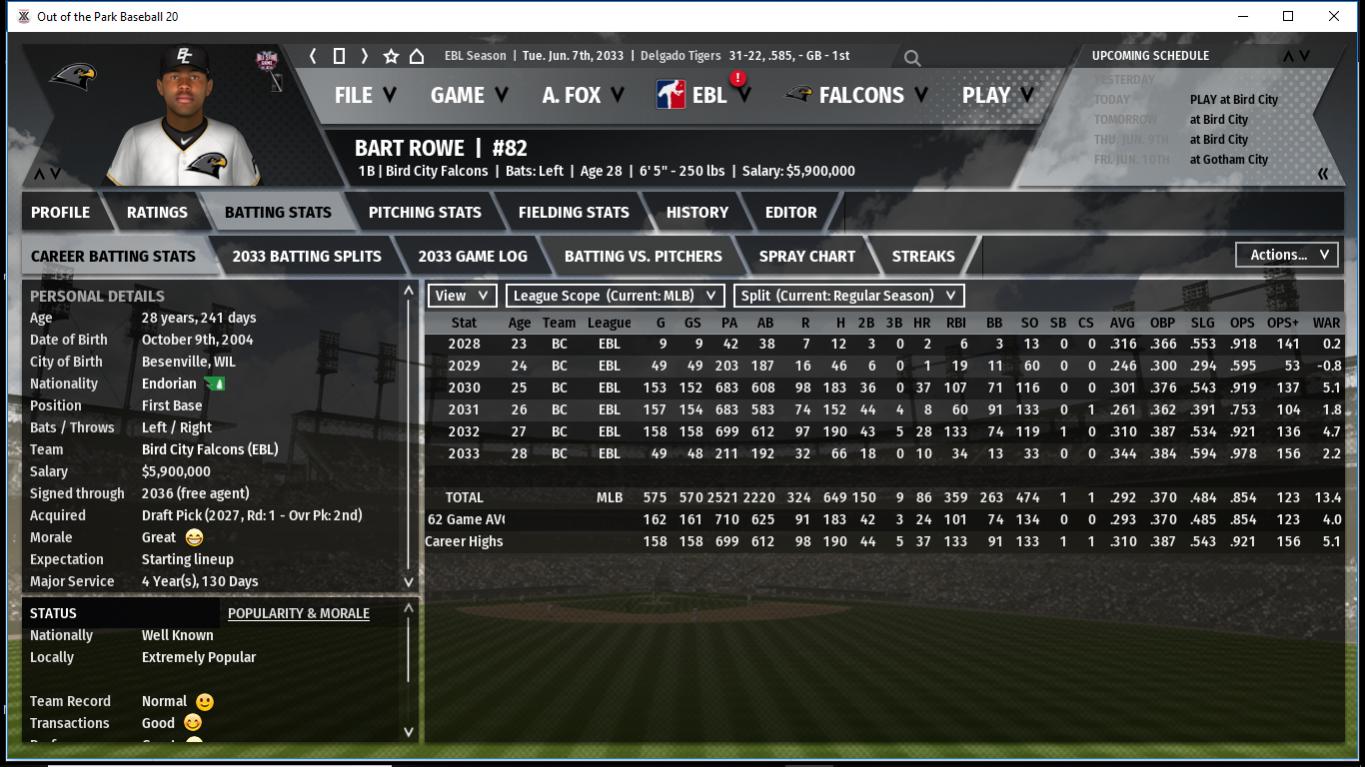View the HISTORY tab
Viewport: 1365px width, 767px height.
697,212
